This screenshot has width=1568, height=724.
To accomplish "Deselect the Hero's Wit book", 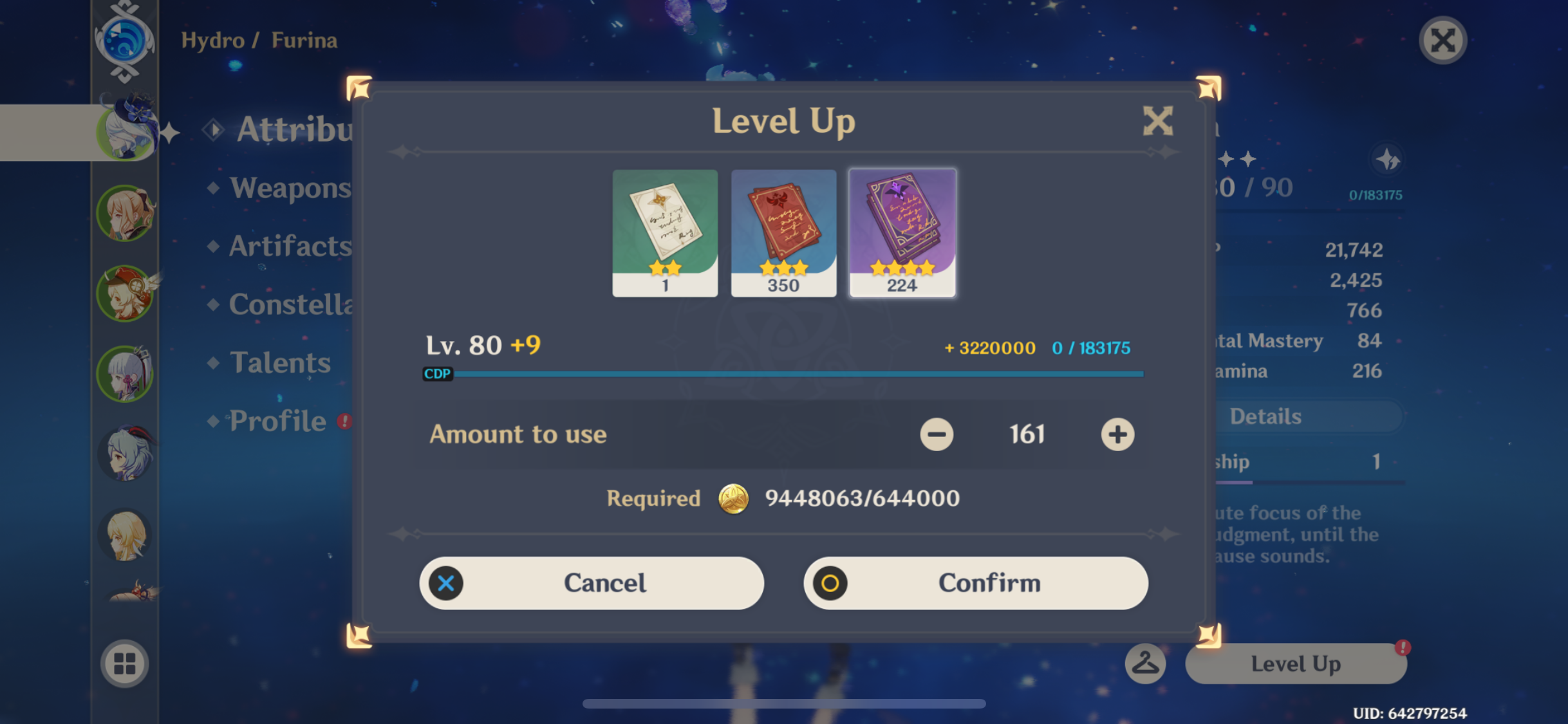I will click(902, 232).
